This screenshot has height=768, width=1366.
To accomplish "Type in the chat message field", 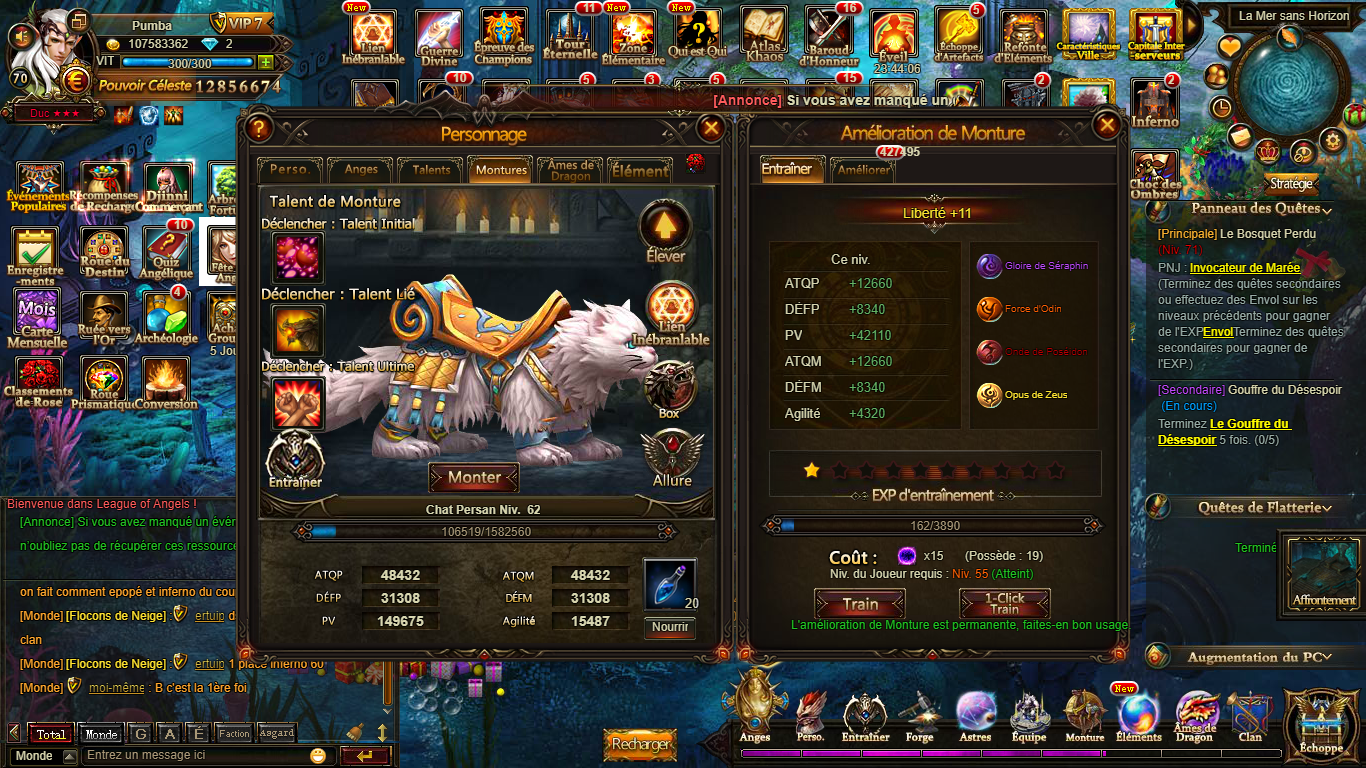I will tap(195, 756).
